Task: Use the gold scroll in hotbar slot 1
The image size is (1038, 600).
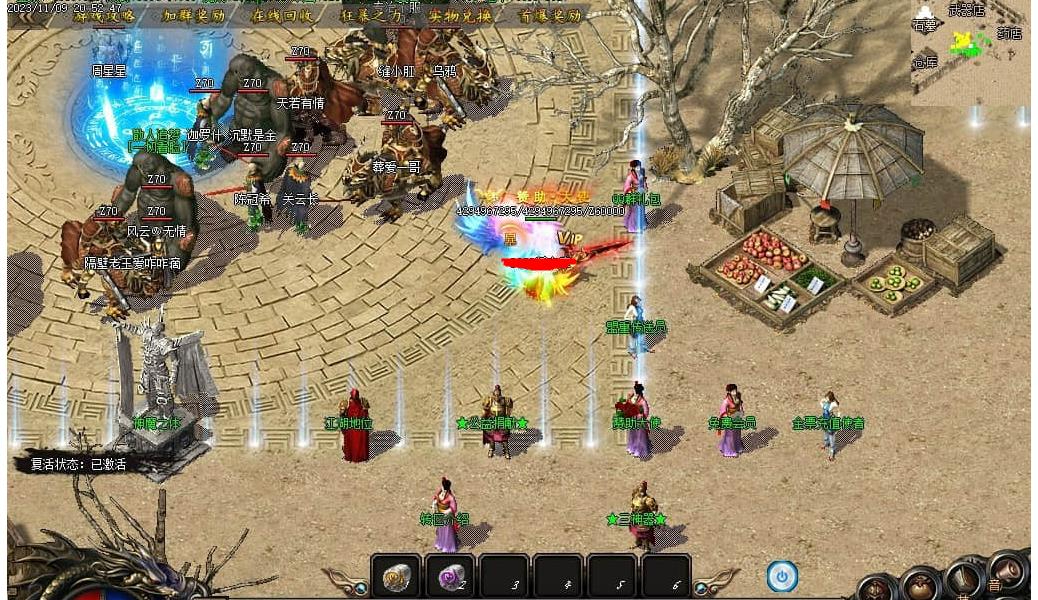Action: [x=396, y=577]
